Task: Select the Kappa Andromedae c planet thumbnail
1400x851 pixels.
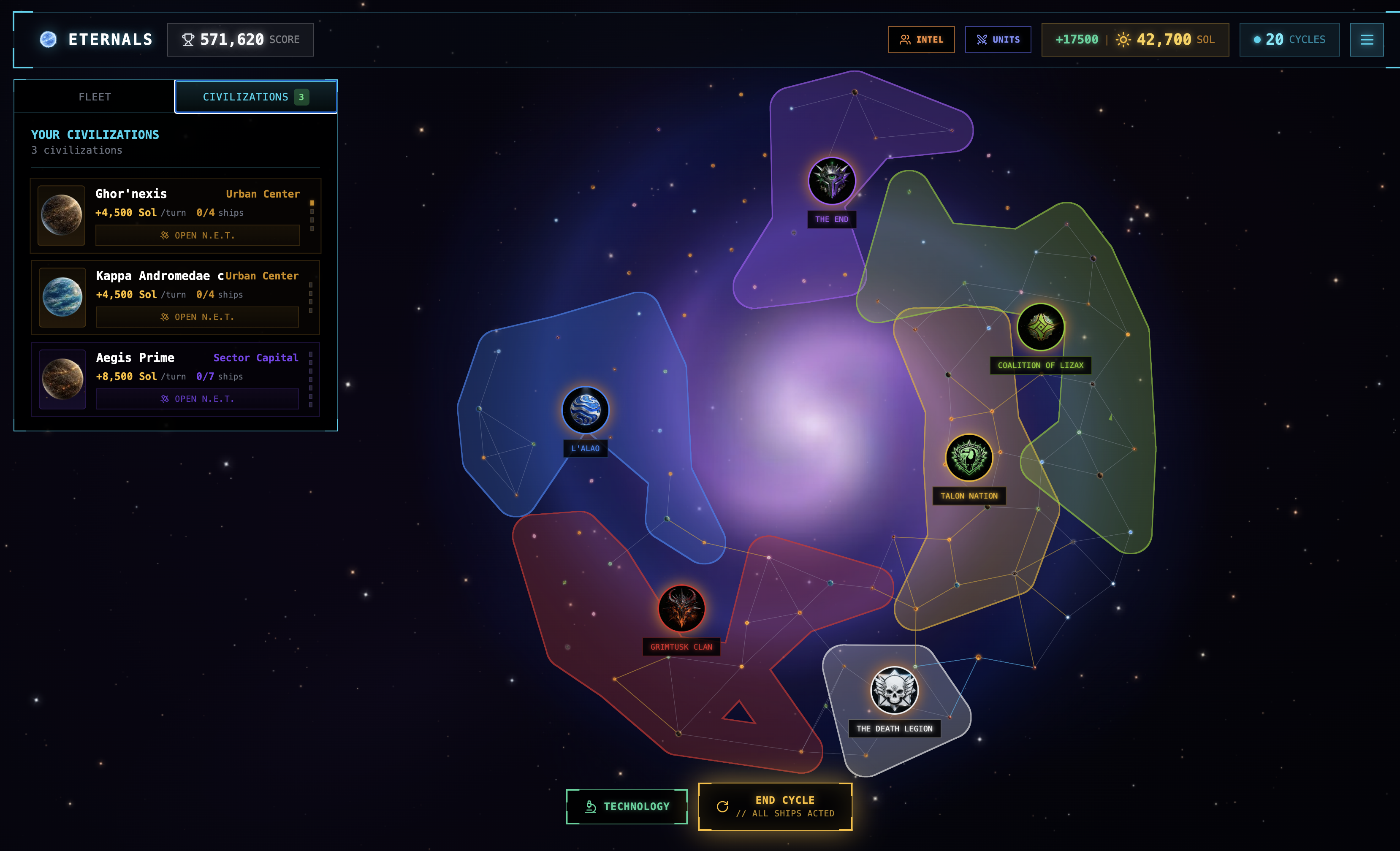Action: click(x=62, y=297)
